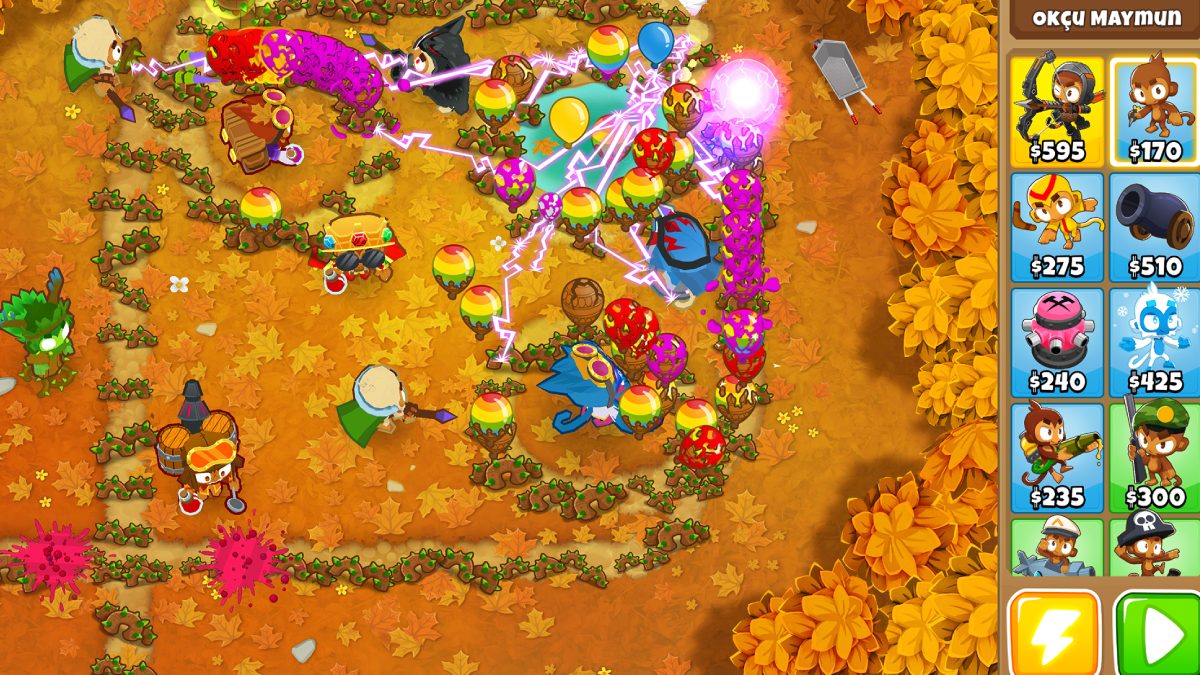Choose the Dart Monkey tower costing $170
This screenshot has width=1200, height=675.
pos(1154,110)
